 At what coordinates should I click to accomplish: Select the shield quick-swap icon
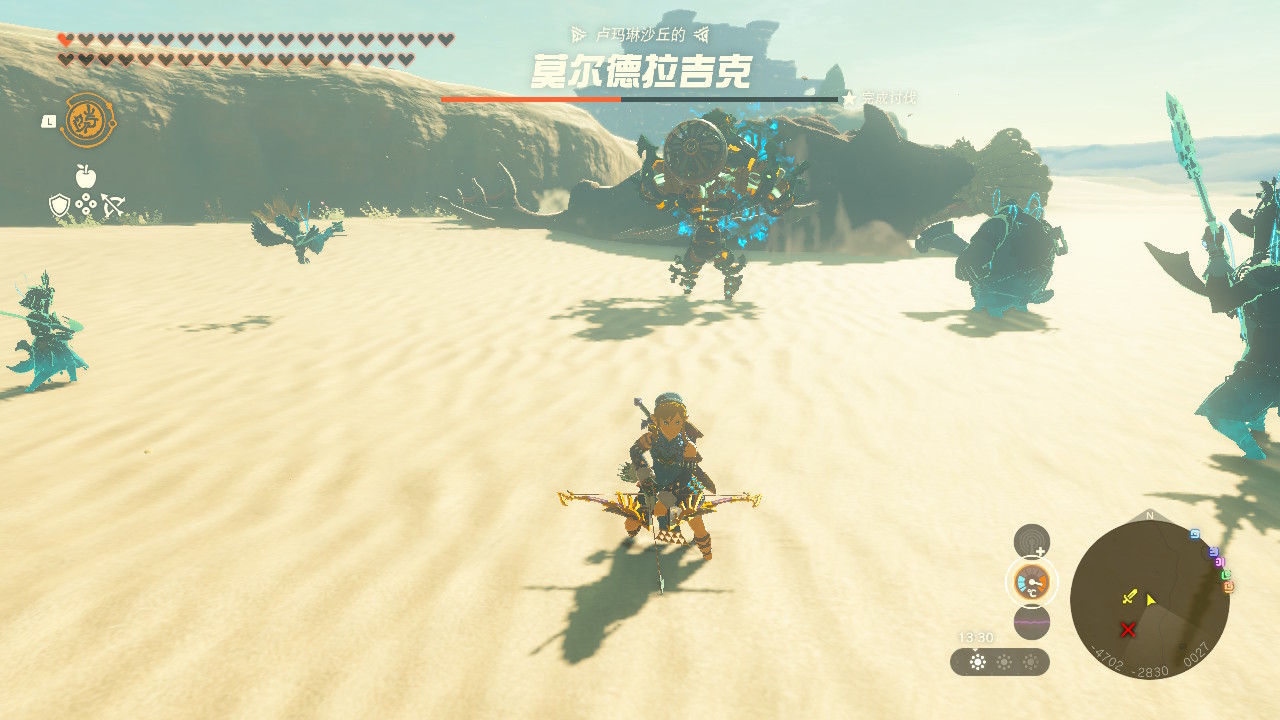click(x=59, y=206)
